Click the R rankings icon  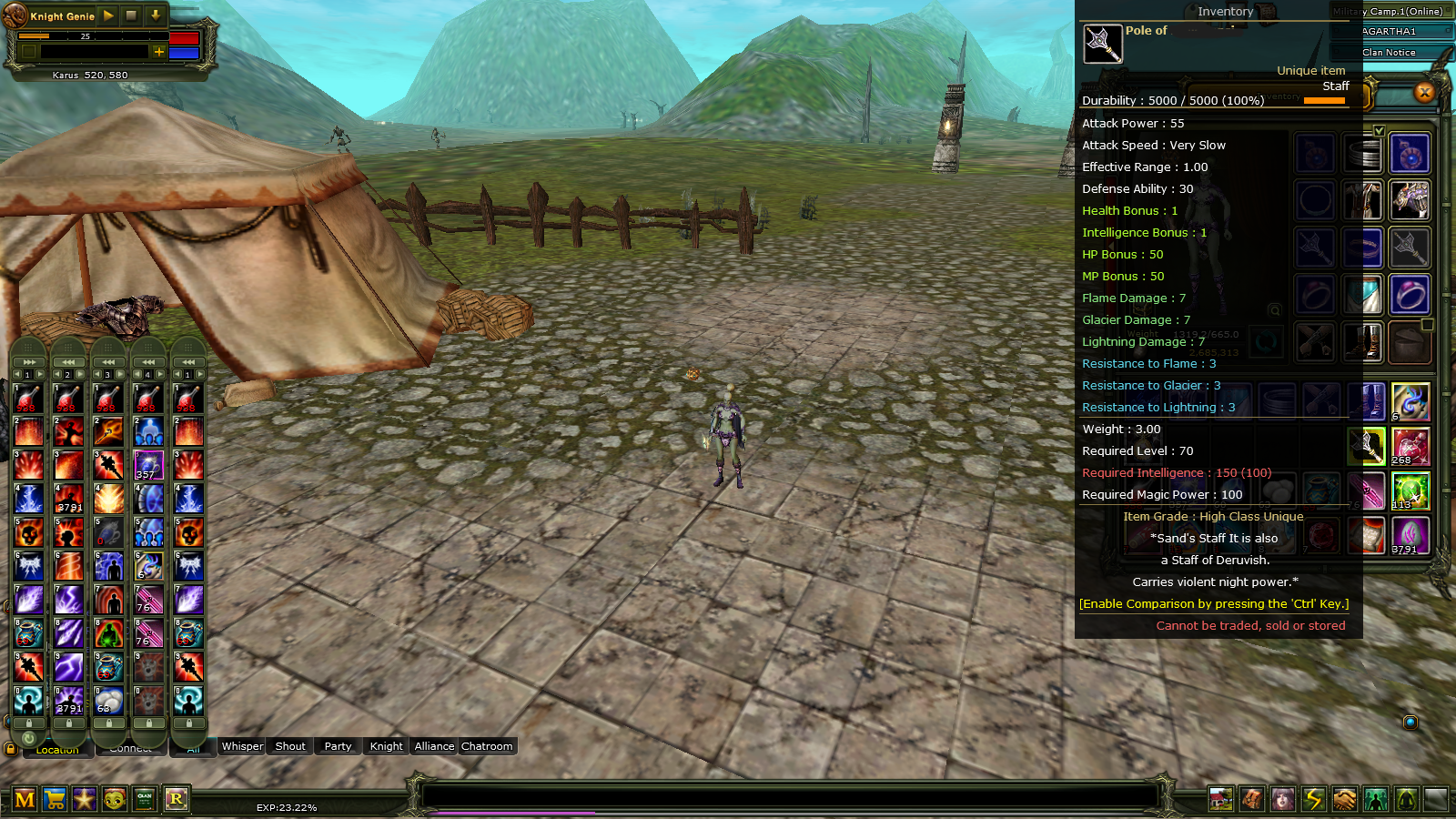177,798
